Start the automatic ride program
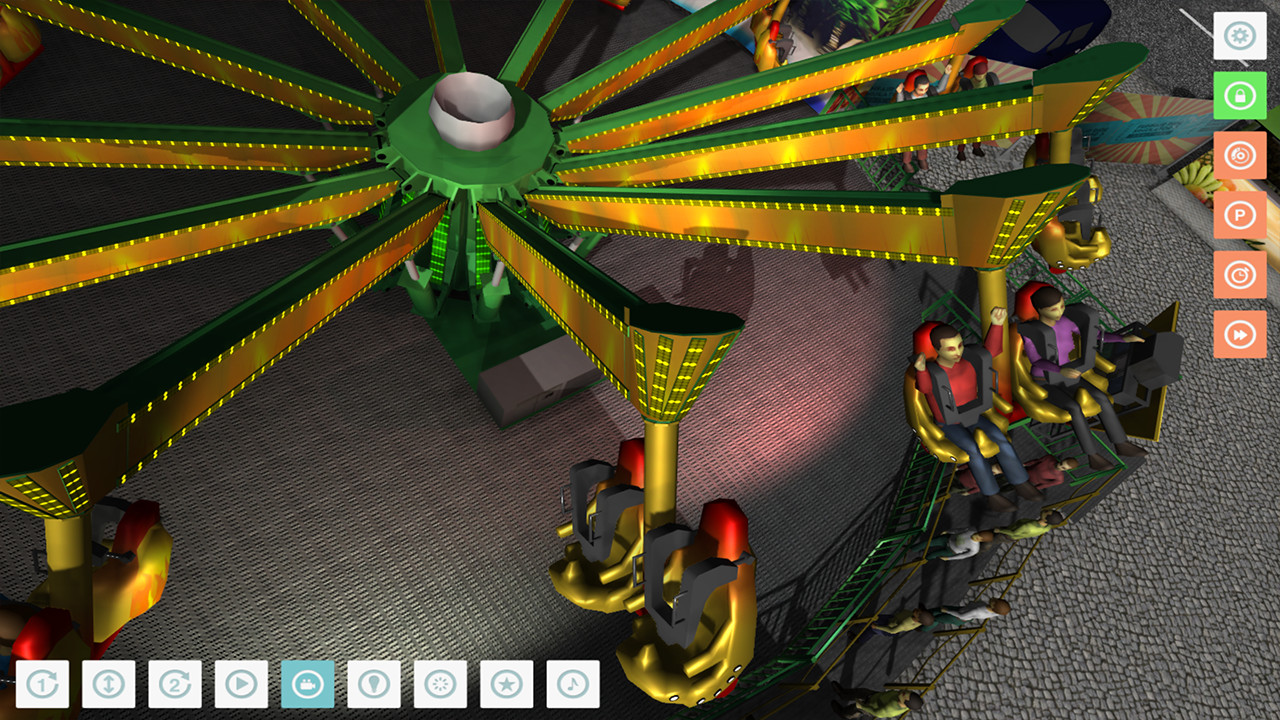Screen dimensions: 1280x720 click(242, 686)
